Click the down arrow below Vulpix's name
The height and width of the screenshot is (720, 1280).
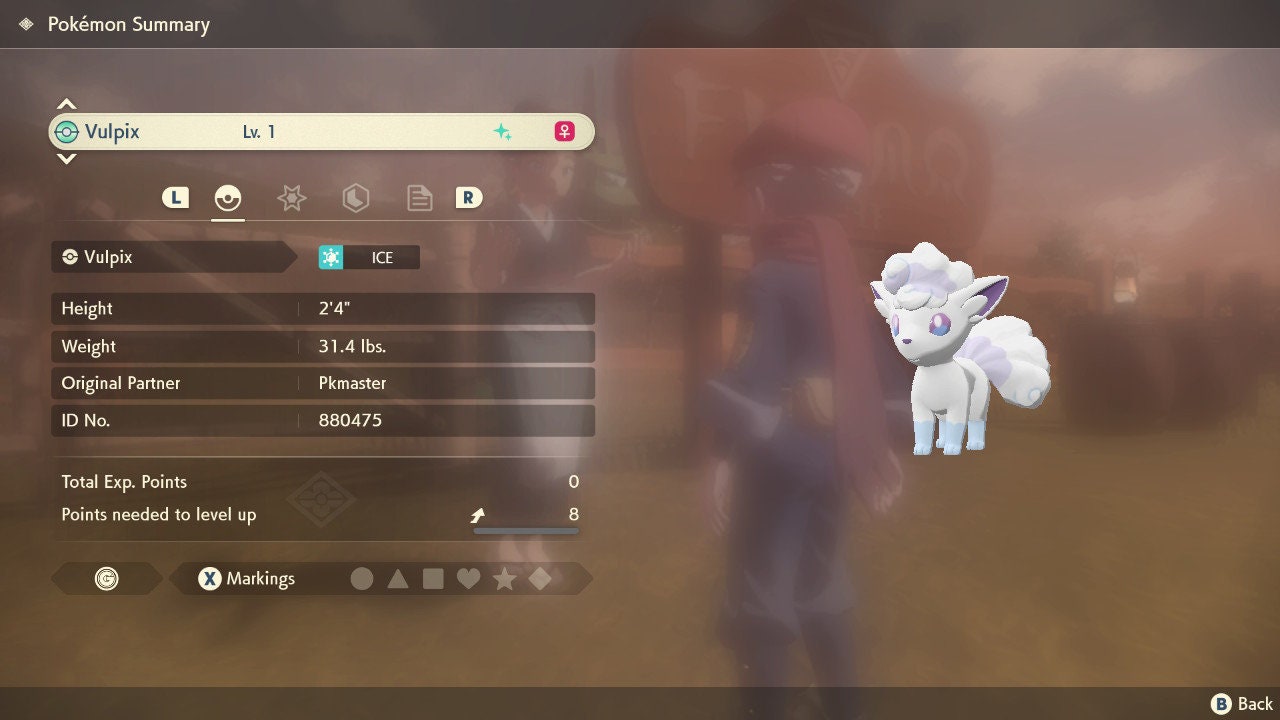(66, 158)
